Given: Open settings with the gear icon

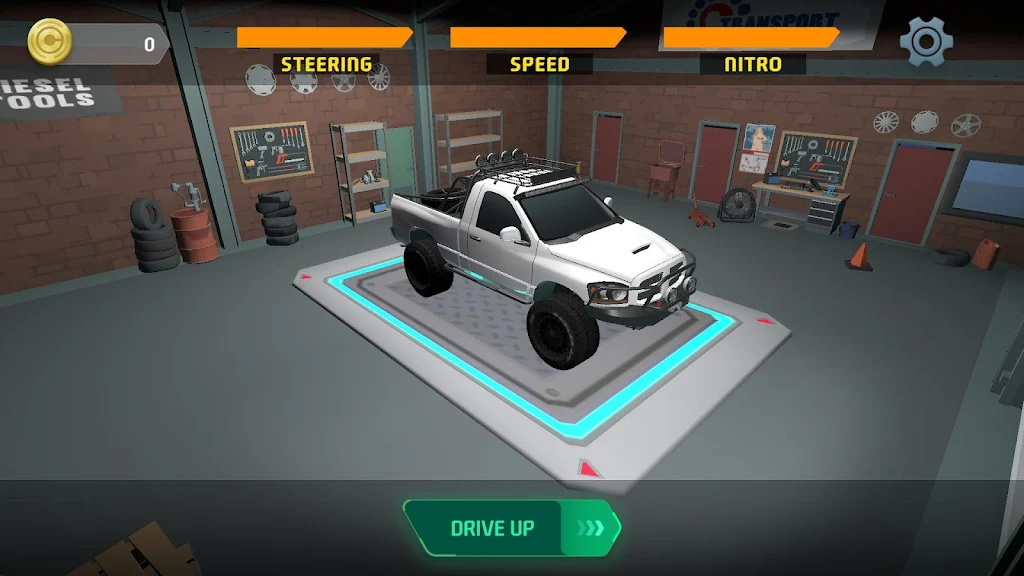Looking at the screenshot, I should pos(926,42).
